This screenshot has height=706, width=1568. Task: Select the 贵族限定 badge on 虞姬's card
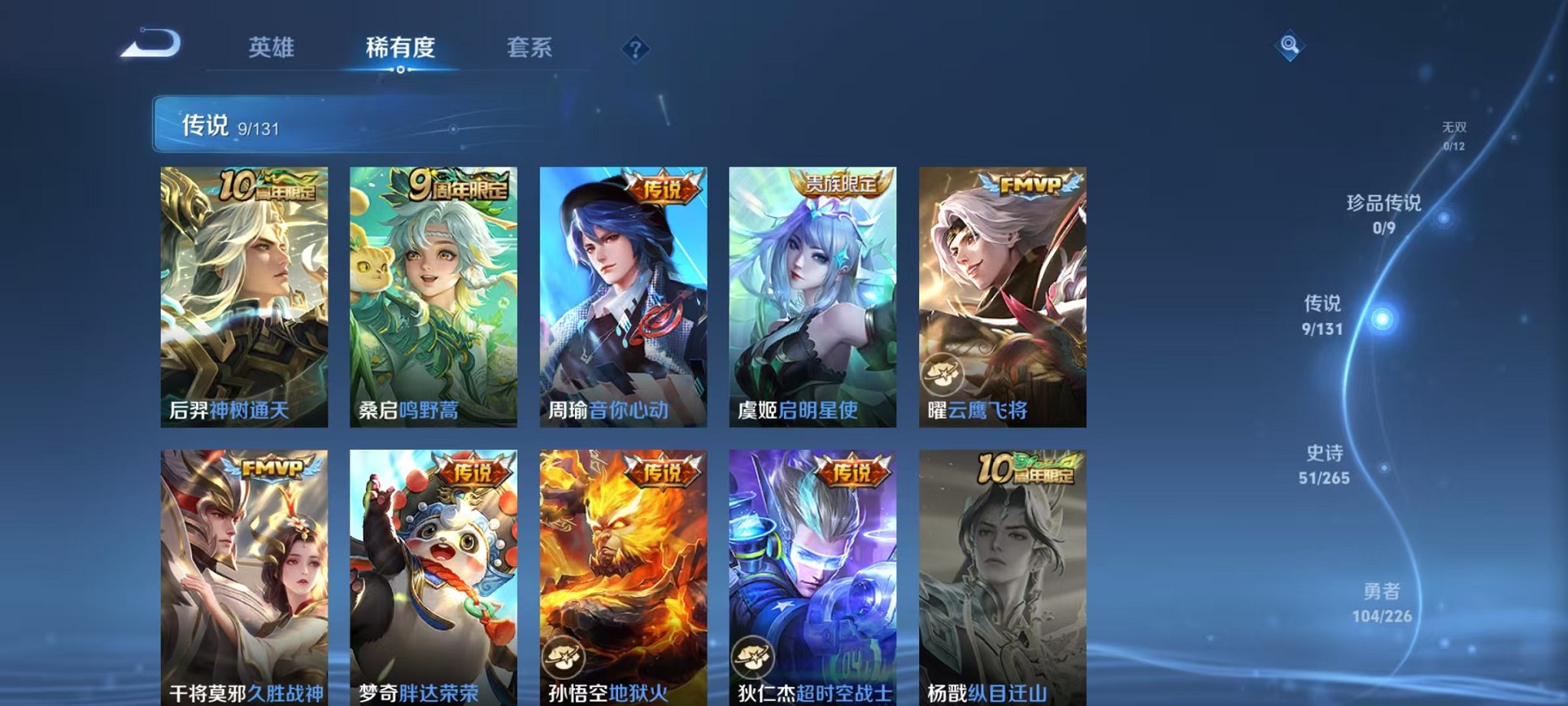click(842, 185)
